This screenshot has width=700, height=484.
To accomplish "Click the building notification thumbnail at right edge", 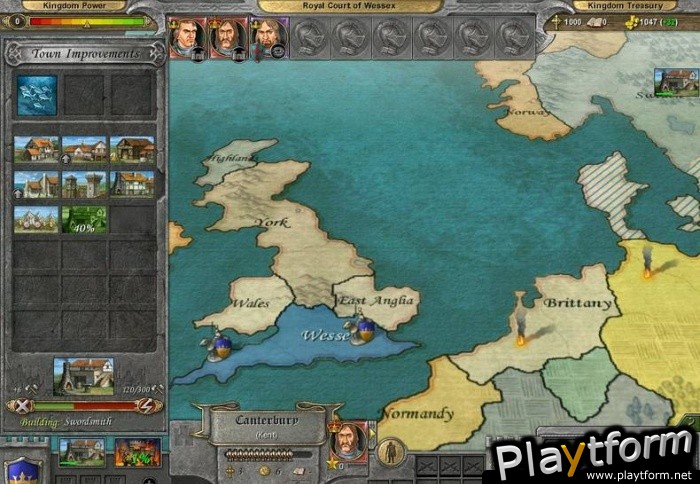I will point(676,82).
